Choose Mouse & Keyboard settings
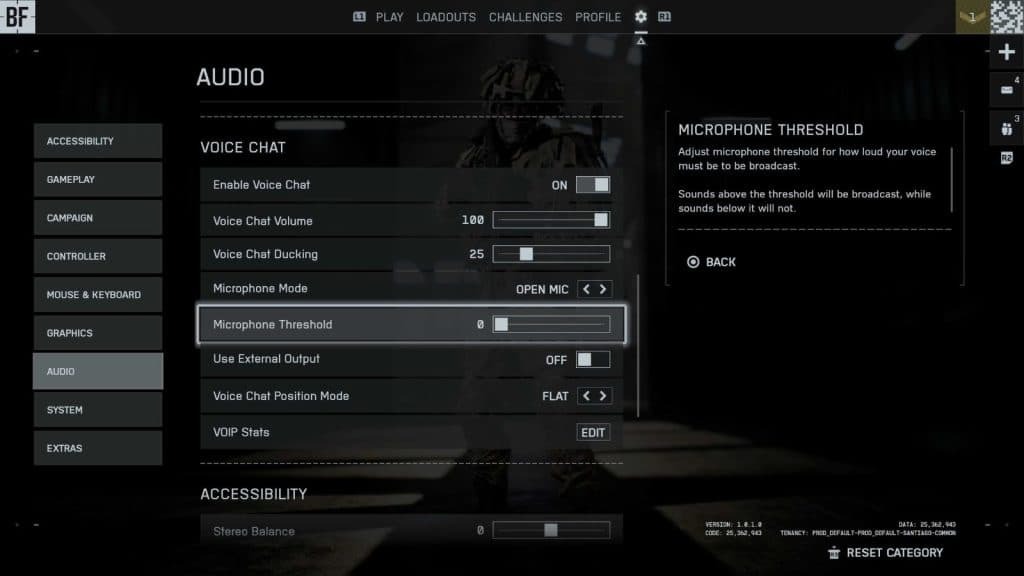1024x576 pixels. (97, 295)
